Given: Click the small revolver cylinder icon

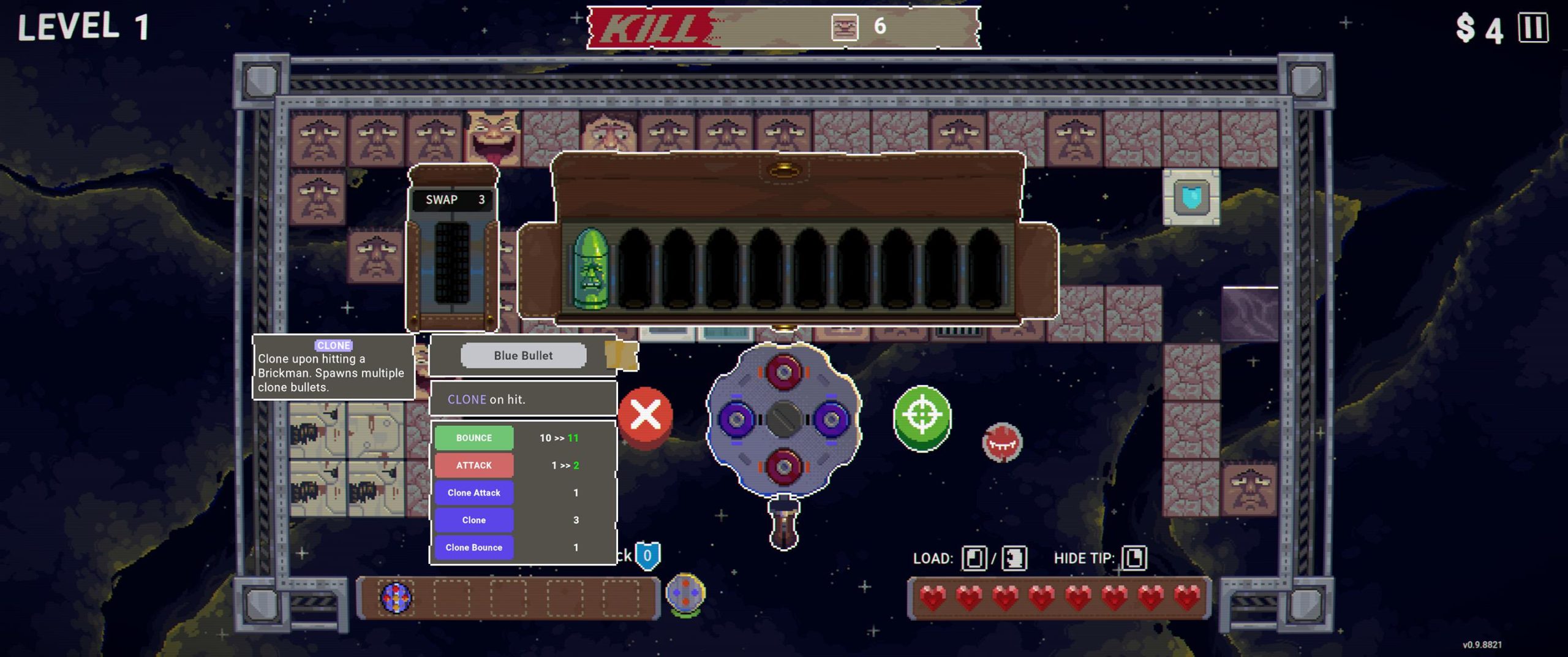Looking at the screenshot, I should pyautogui.click(x=685, y=594).
